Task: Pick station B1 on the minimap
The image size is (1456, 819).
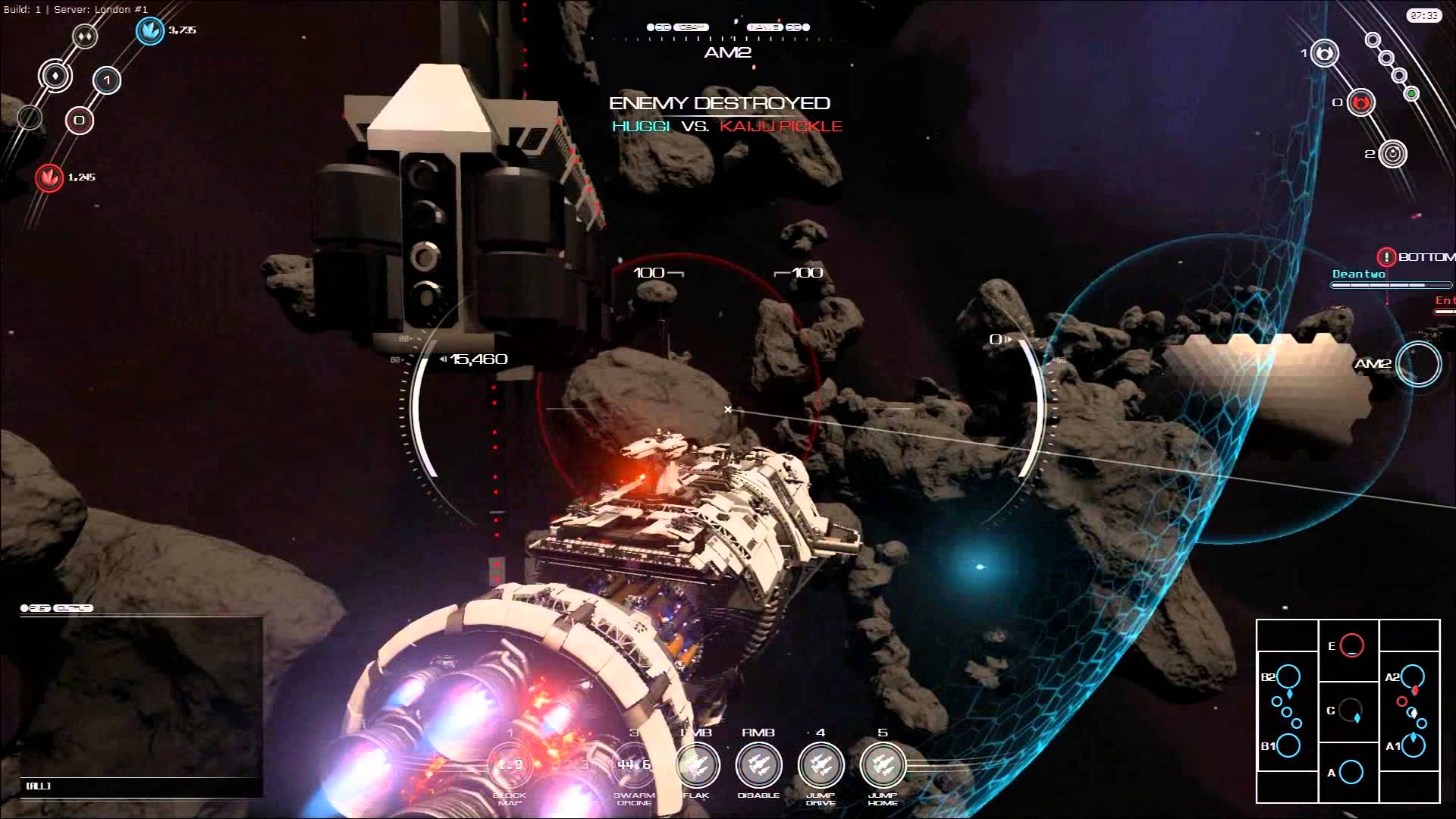Action: (1288, 745)
